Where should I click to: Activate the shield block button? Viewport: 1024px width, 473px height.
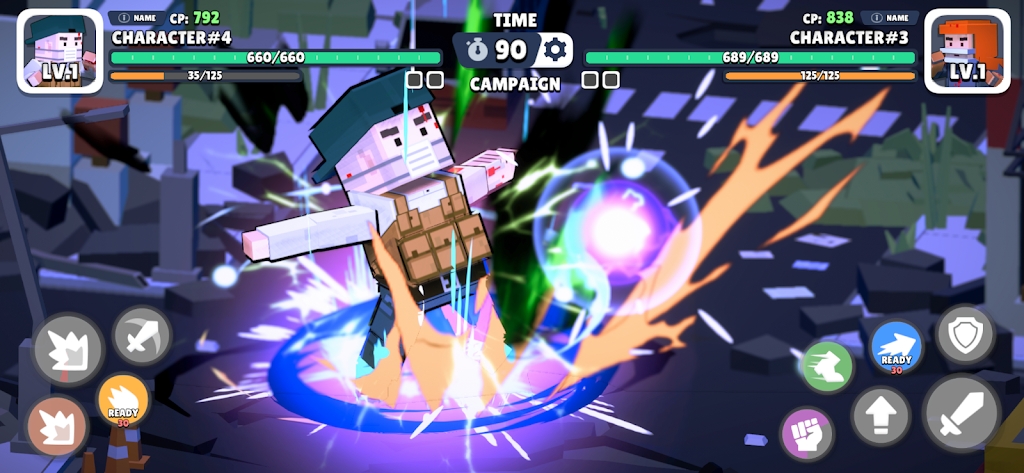coord(965,335)
